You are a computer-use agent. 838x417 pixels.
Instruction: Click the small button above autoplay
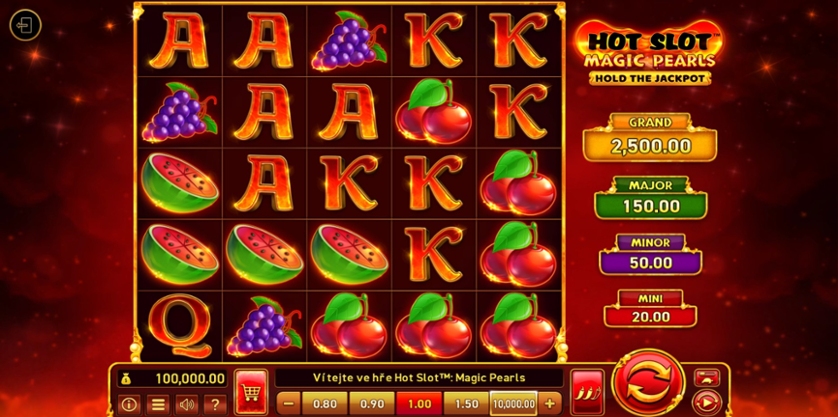click(706, 376)
